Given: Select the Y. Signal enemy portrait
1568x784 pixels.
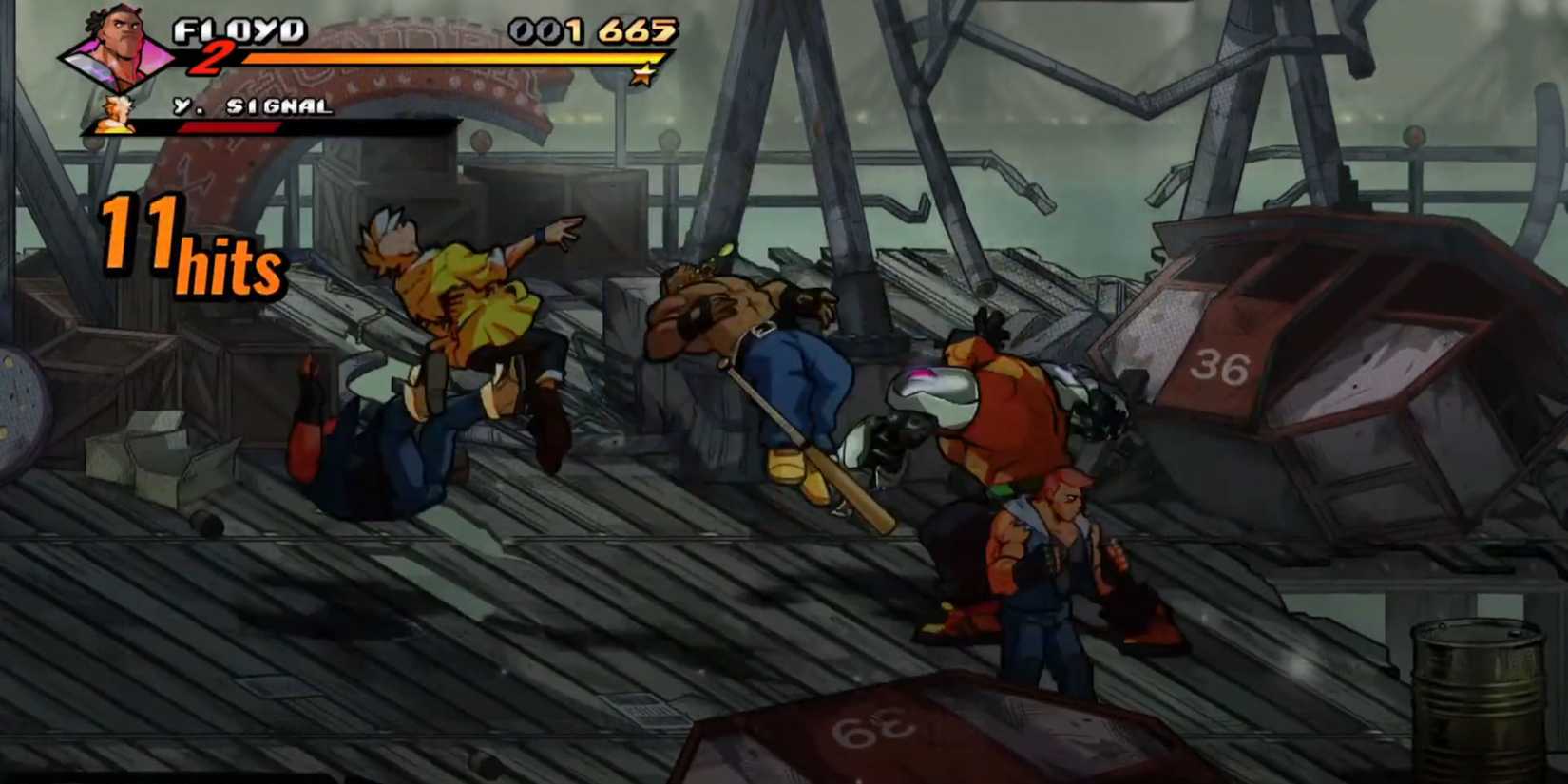Looking at the screenshot, I should 114,112.
